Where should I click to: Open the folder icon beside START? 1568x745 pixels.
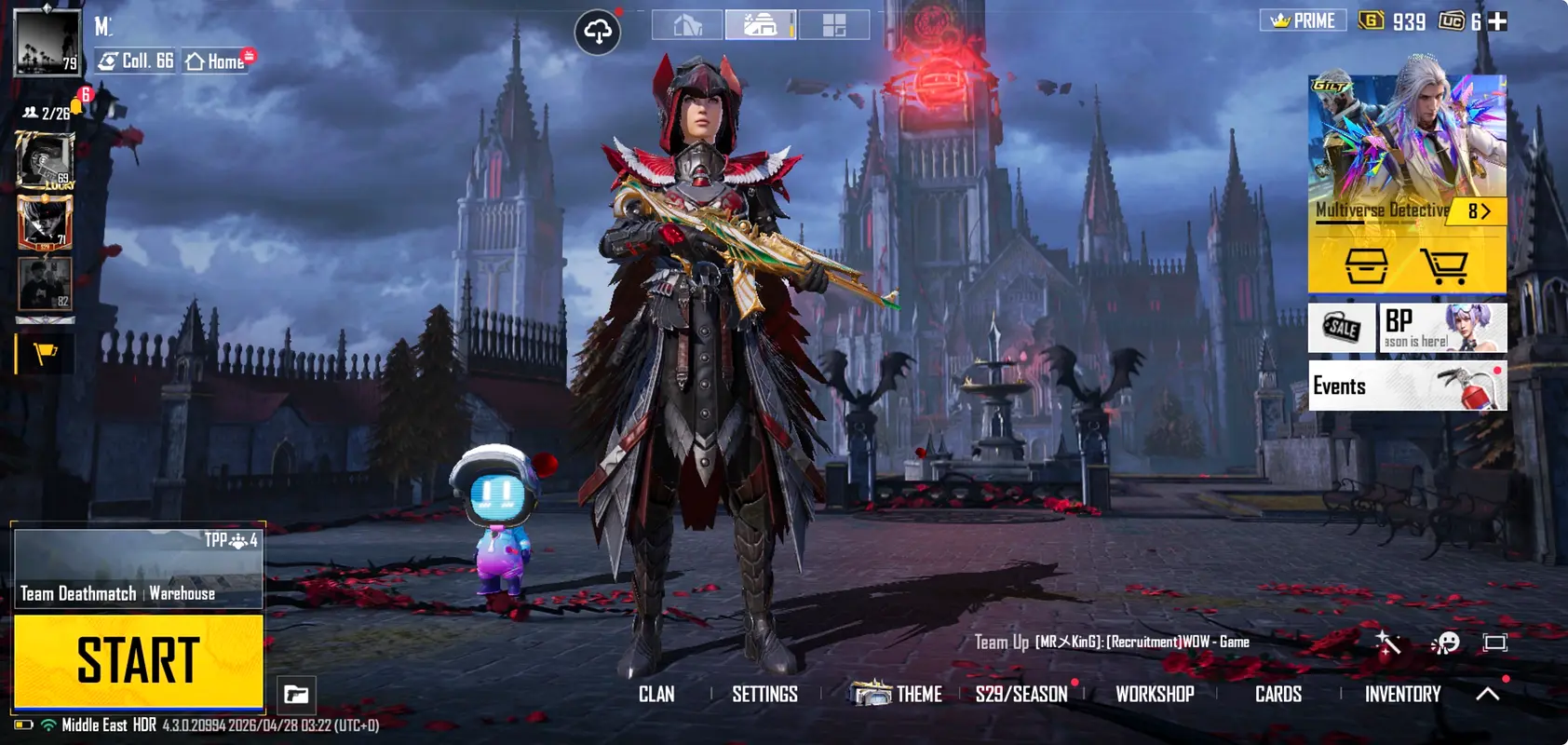tap(296, 695)
